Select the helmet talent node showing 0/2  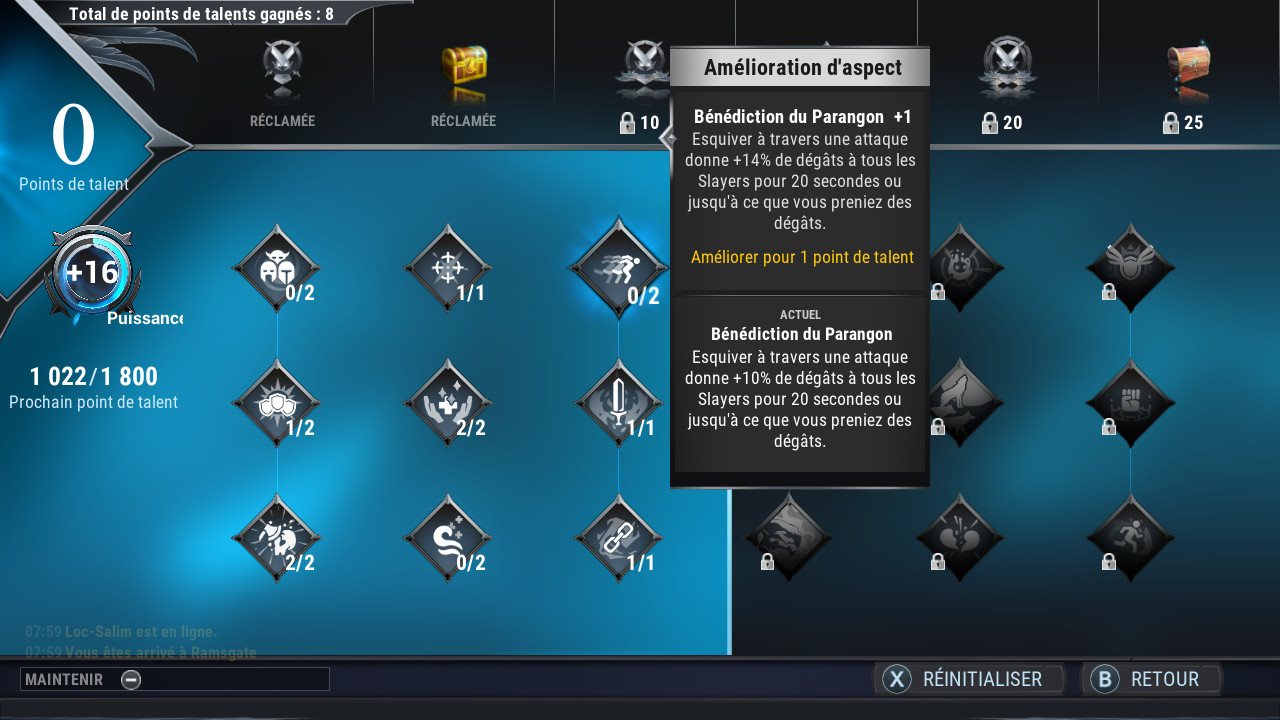[276, 268]
